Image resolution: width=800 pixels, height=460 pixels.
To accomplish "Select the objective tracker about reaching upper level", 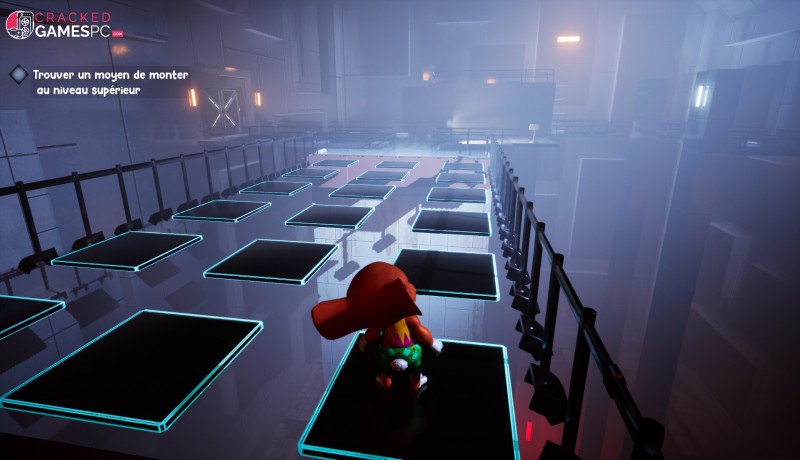I will coord(110,82).
